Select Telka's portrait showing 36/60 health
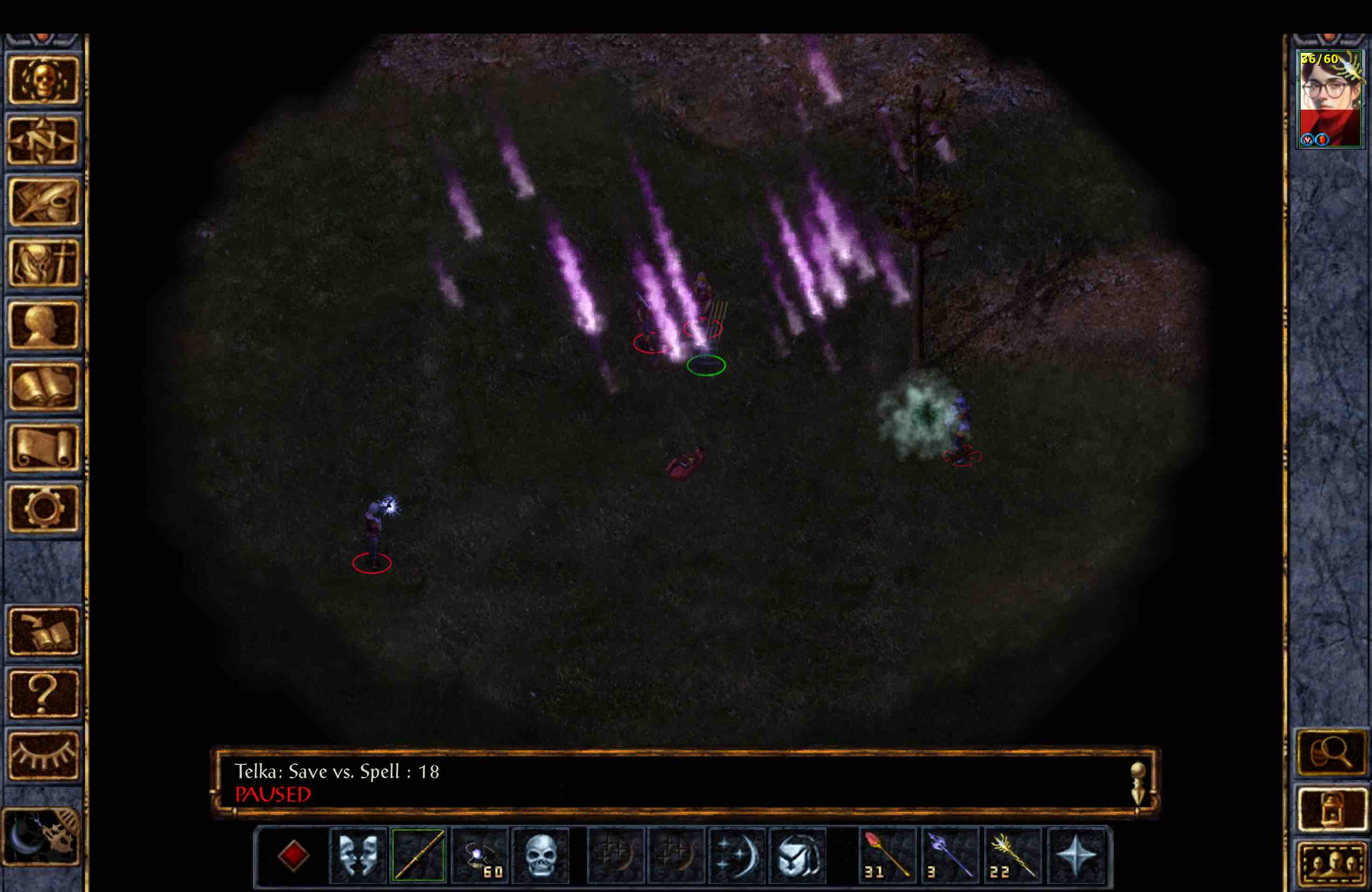 1330,98
